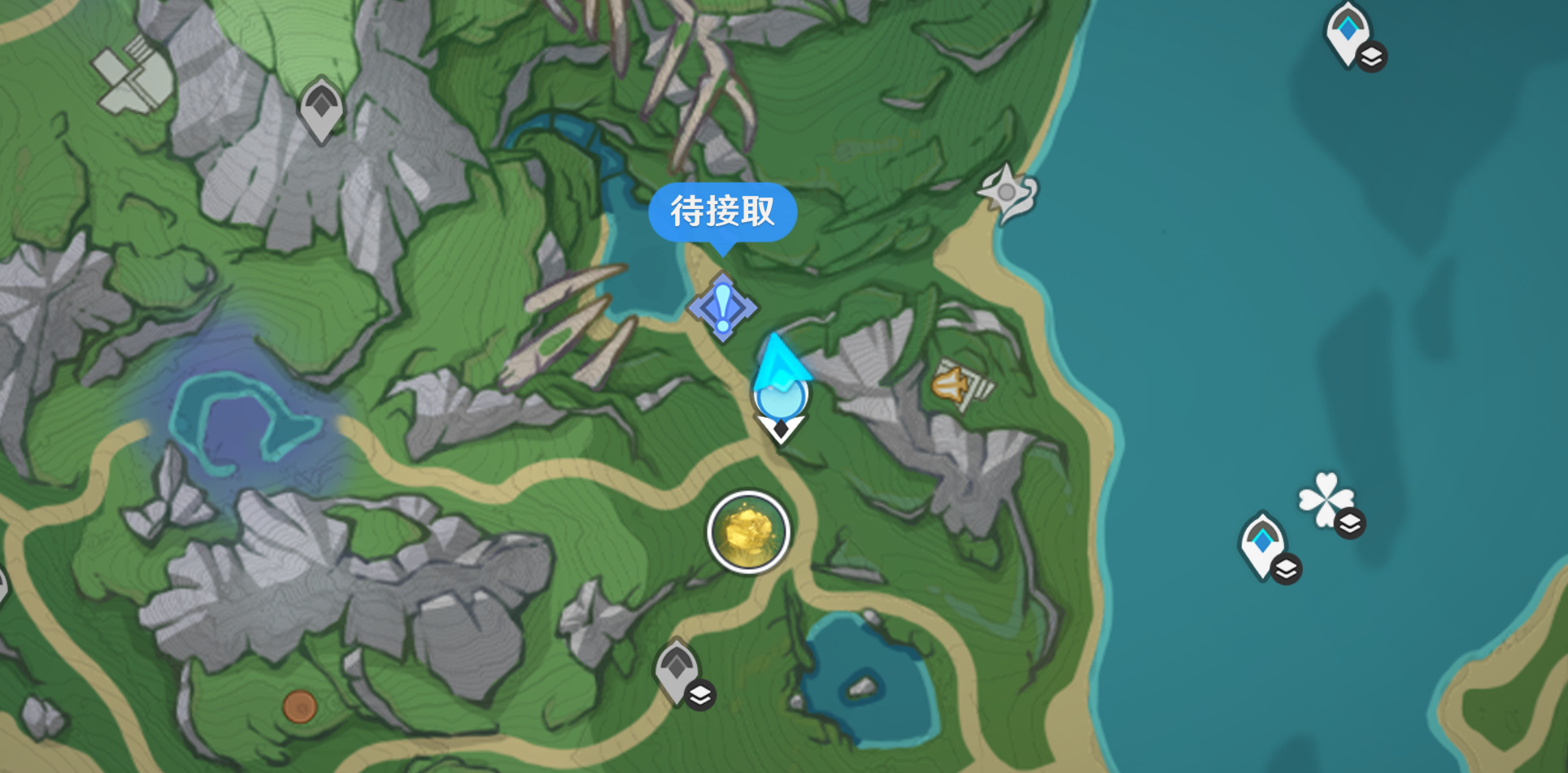The width and height of the screenshot is (1568, 773).
Task: Select the blue waypoint beside the clover marker
Action: (1262, 543)
